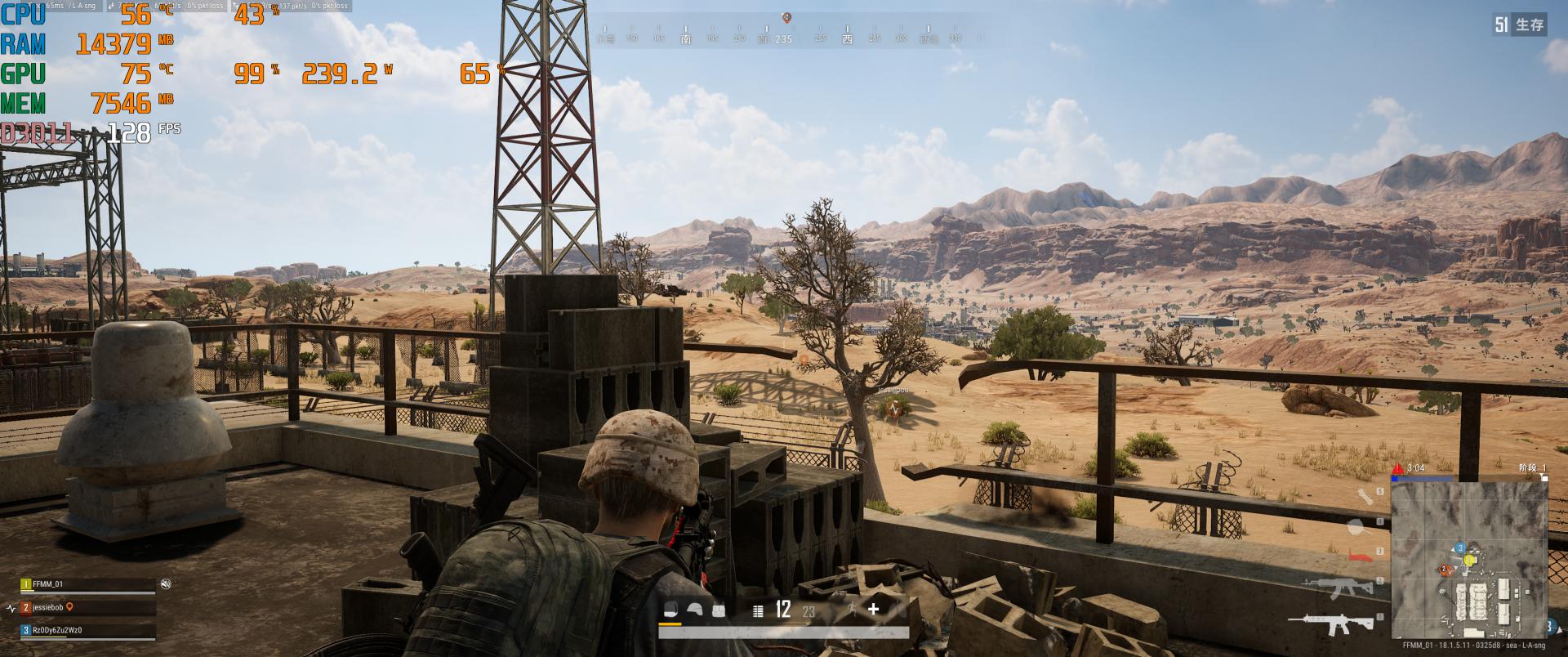Click the backpack capacity icon
Viewport: 1568px width, 657px height.
670,610
